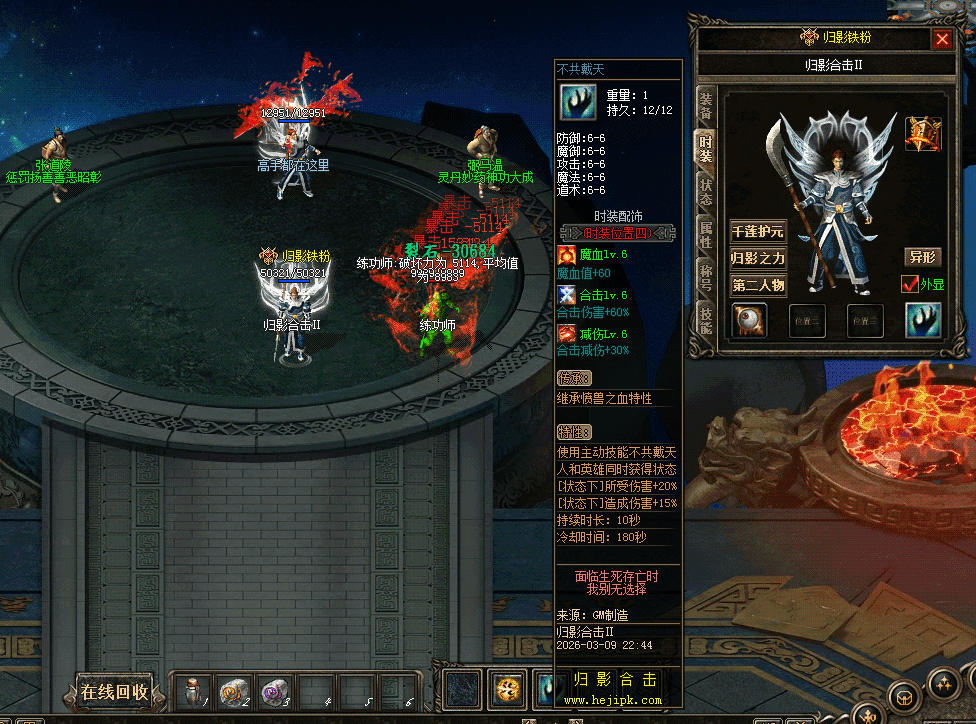Viewport: 976px width, 724px height.
Task: Use the orange scroll stone in slot 2
Action: (232, 691)
